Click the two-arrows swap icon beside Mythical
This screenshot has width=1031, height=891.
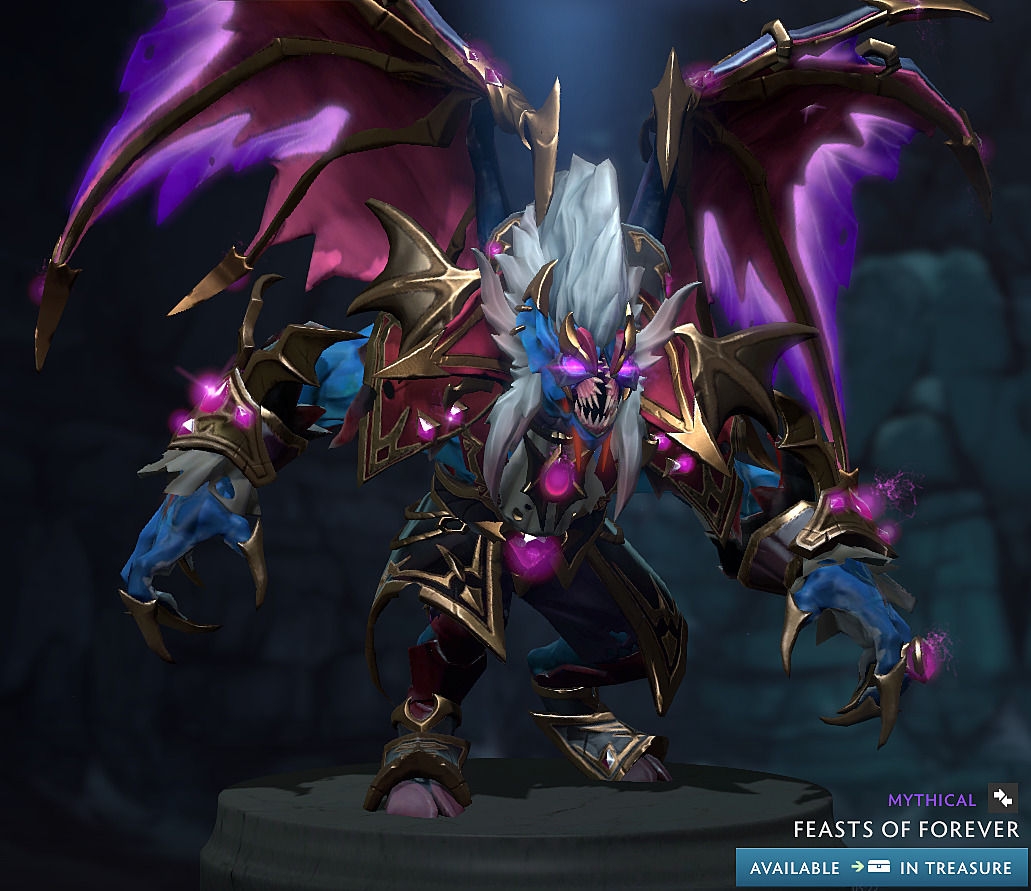(1002, 798)
